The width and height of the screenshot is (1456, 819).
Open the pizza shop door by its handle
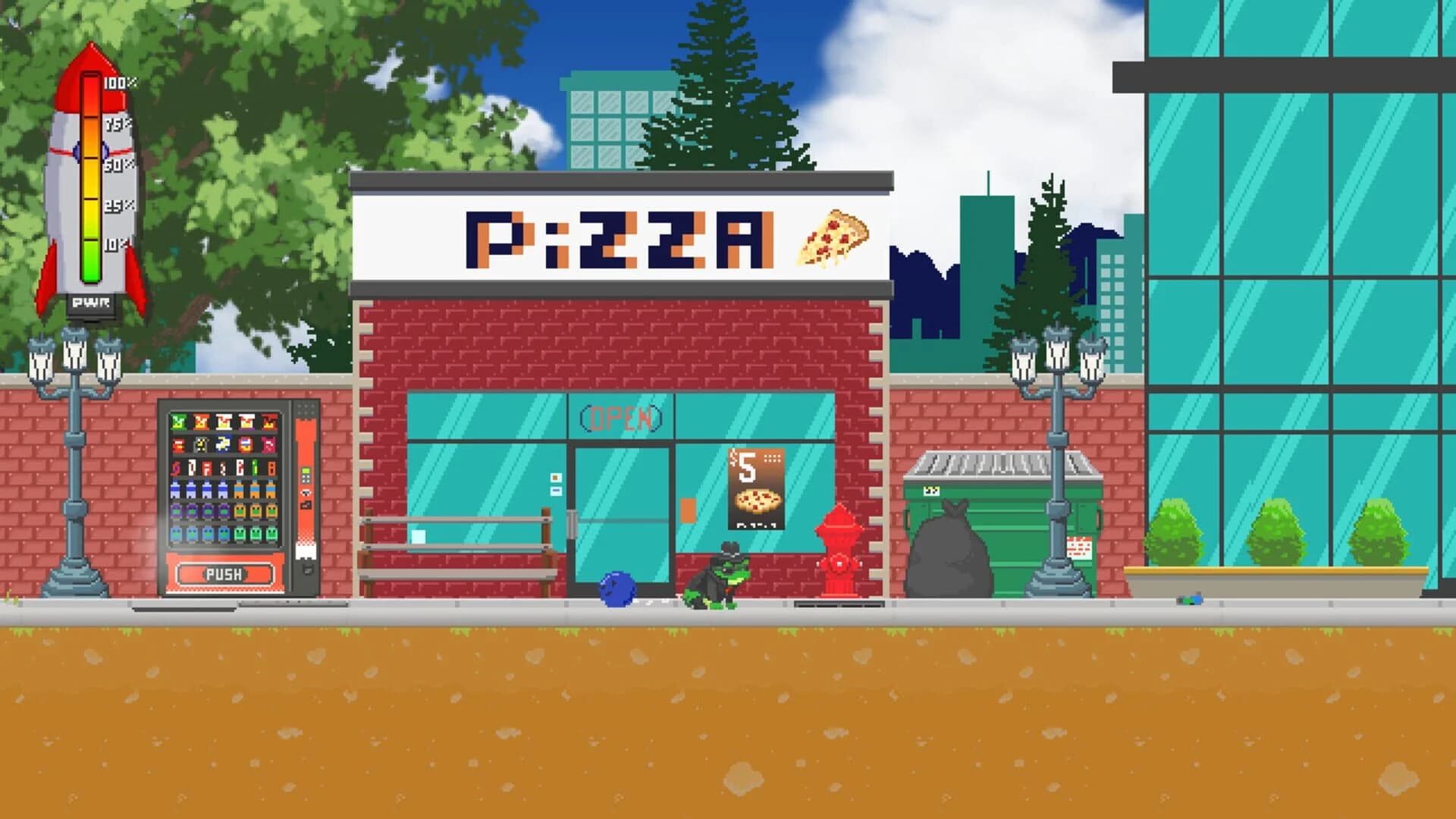[x=571, y=523]
